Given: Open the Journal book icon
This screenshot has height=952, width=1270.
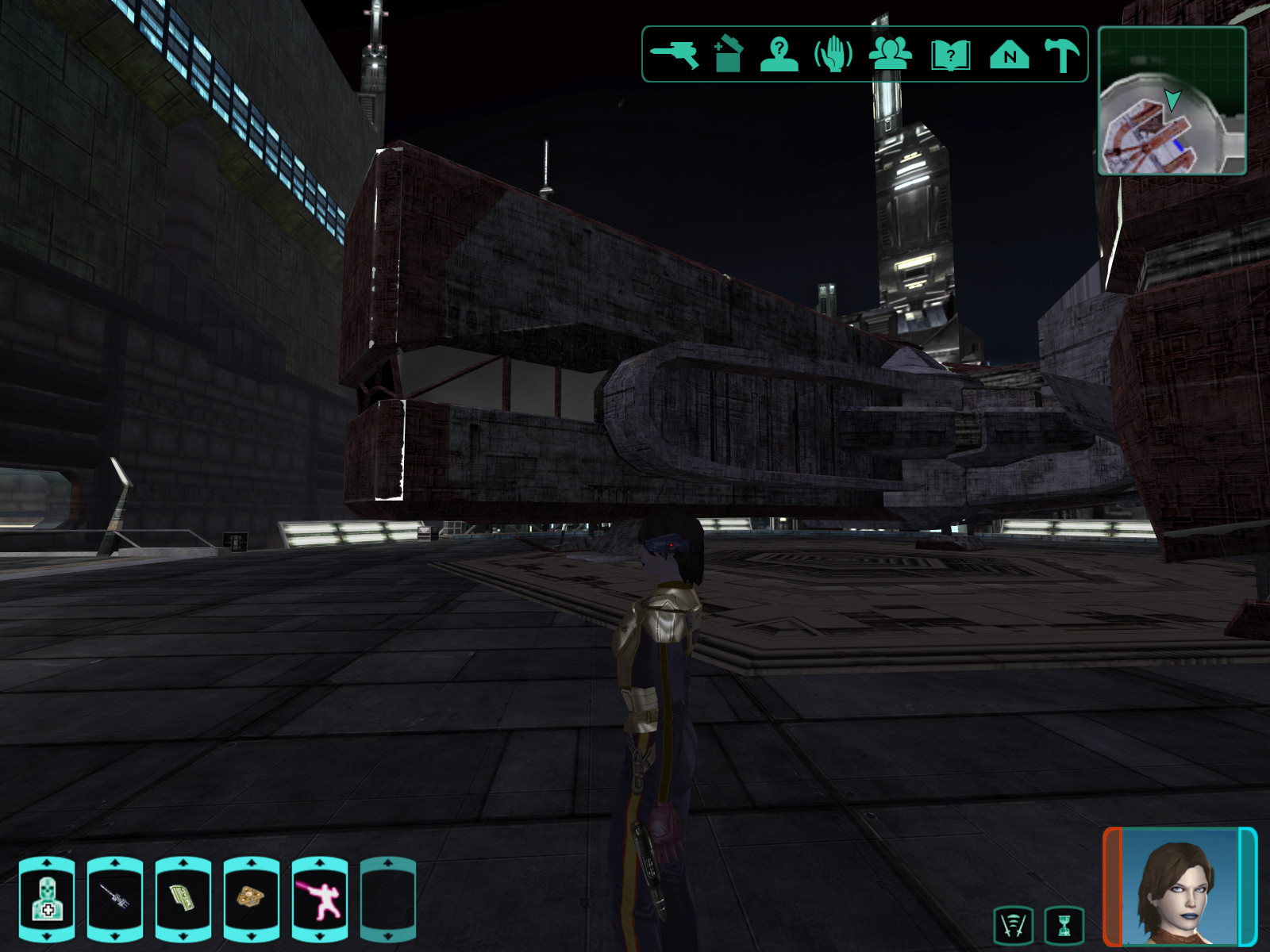Looking at the screenshot, I should 950,55.
